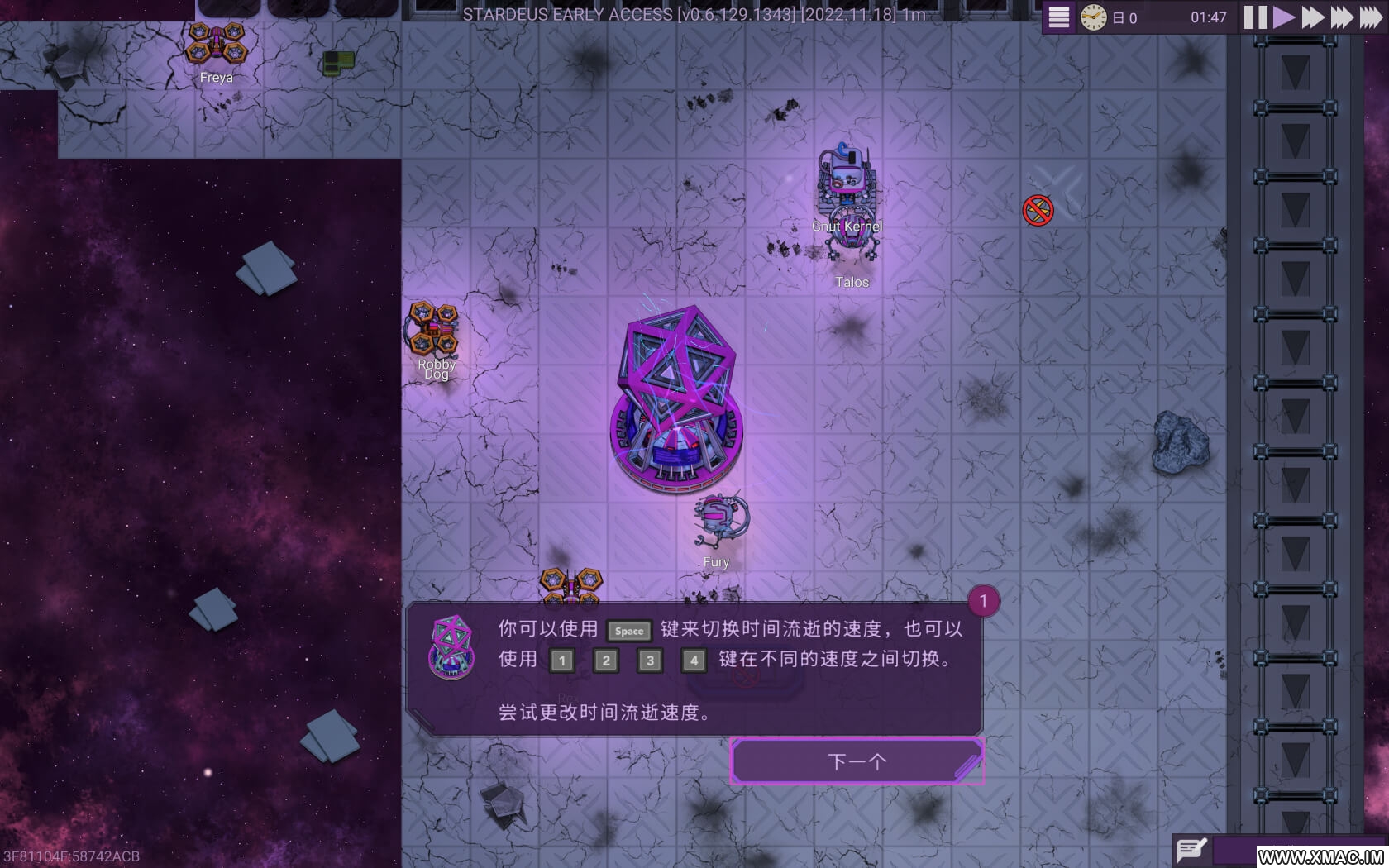Click the 下一个 tutorial next button
The height and width of the screenshot is (868, 1389).
tap(857, 761)
